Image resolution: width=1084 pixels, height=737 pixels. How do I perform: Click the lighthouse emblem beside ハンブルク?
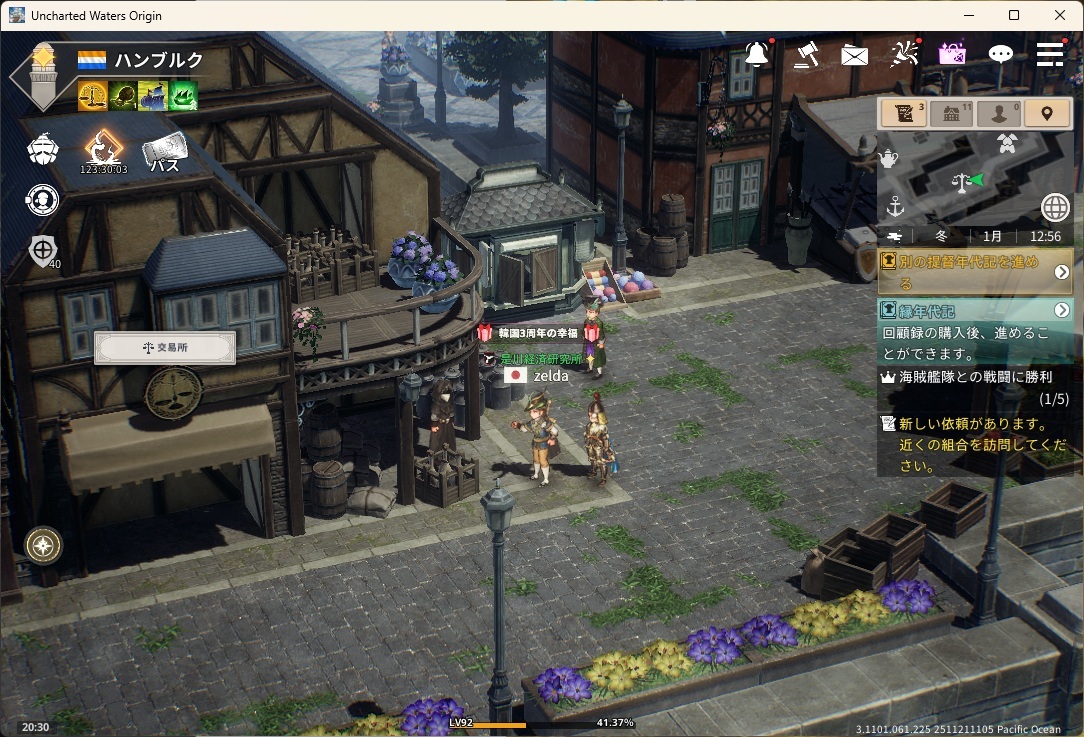[41, 75]
